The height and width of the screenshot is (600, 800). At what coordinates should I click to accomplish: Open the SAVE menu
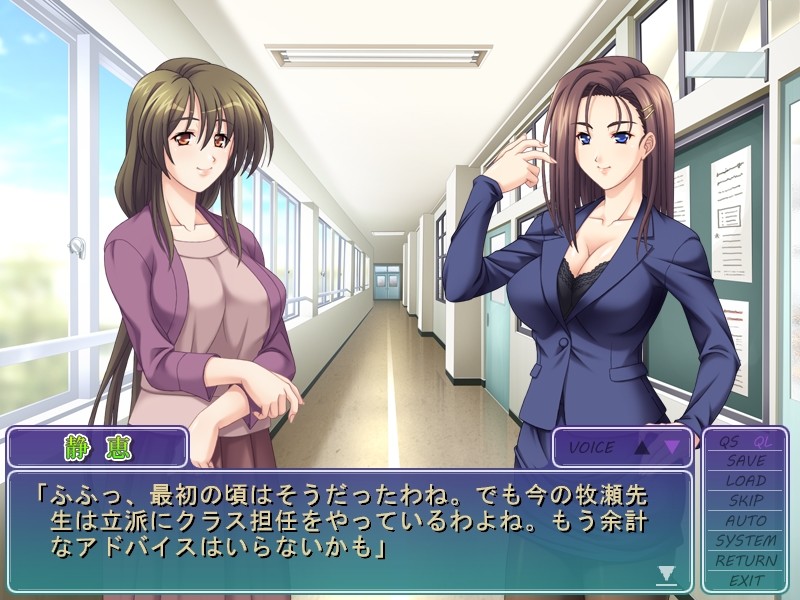(746, 461)
